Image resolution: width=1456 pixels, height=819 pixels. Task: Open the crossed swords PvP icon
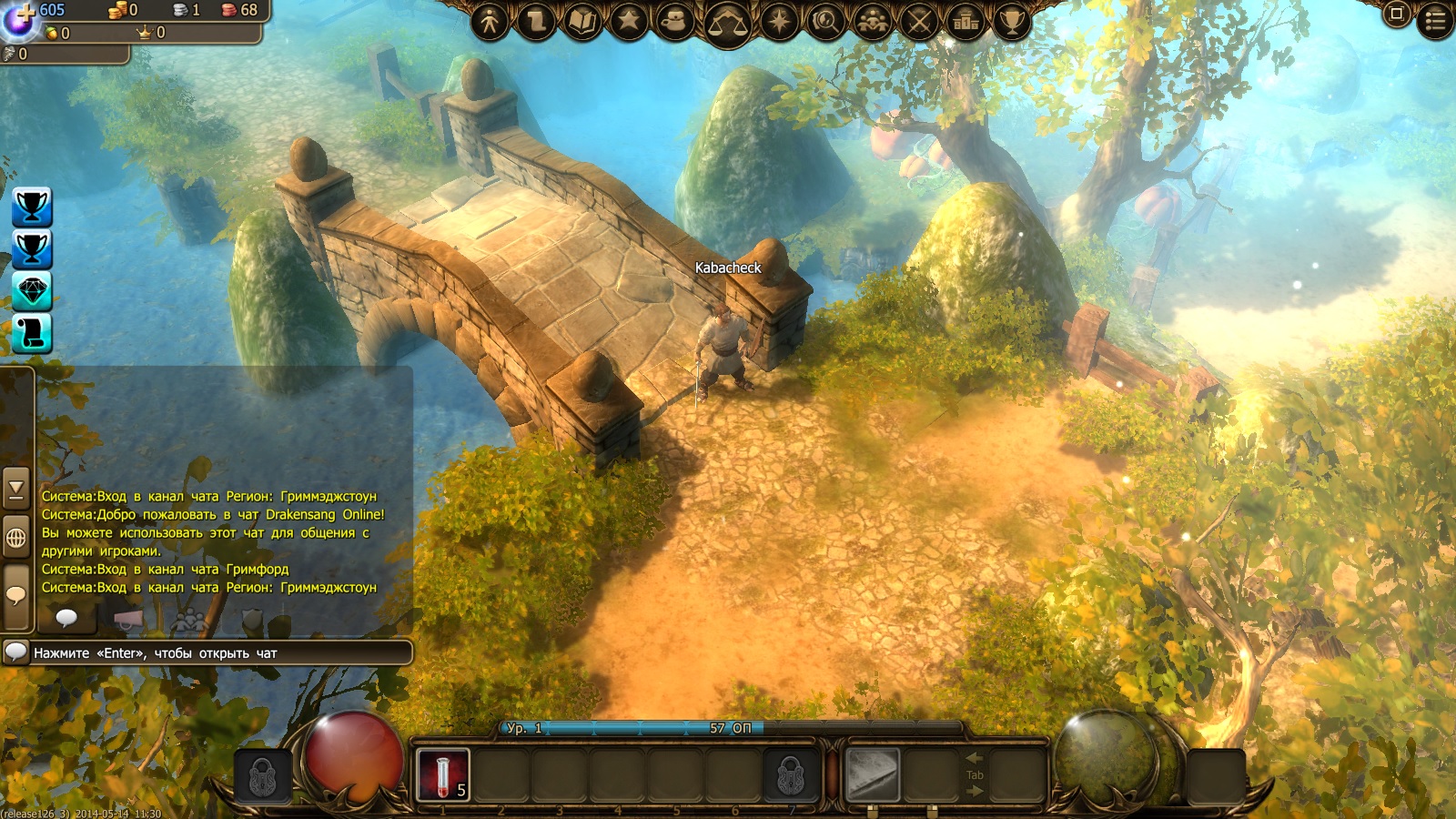pos(919,20)
